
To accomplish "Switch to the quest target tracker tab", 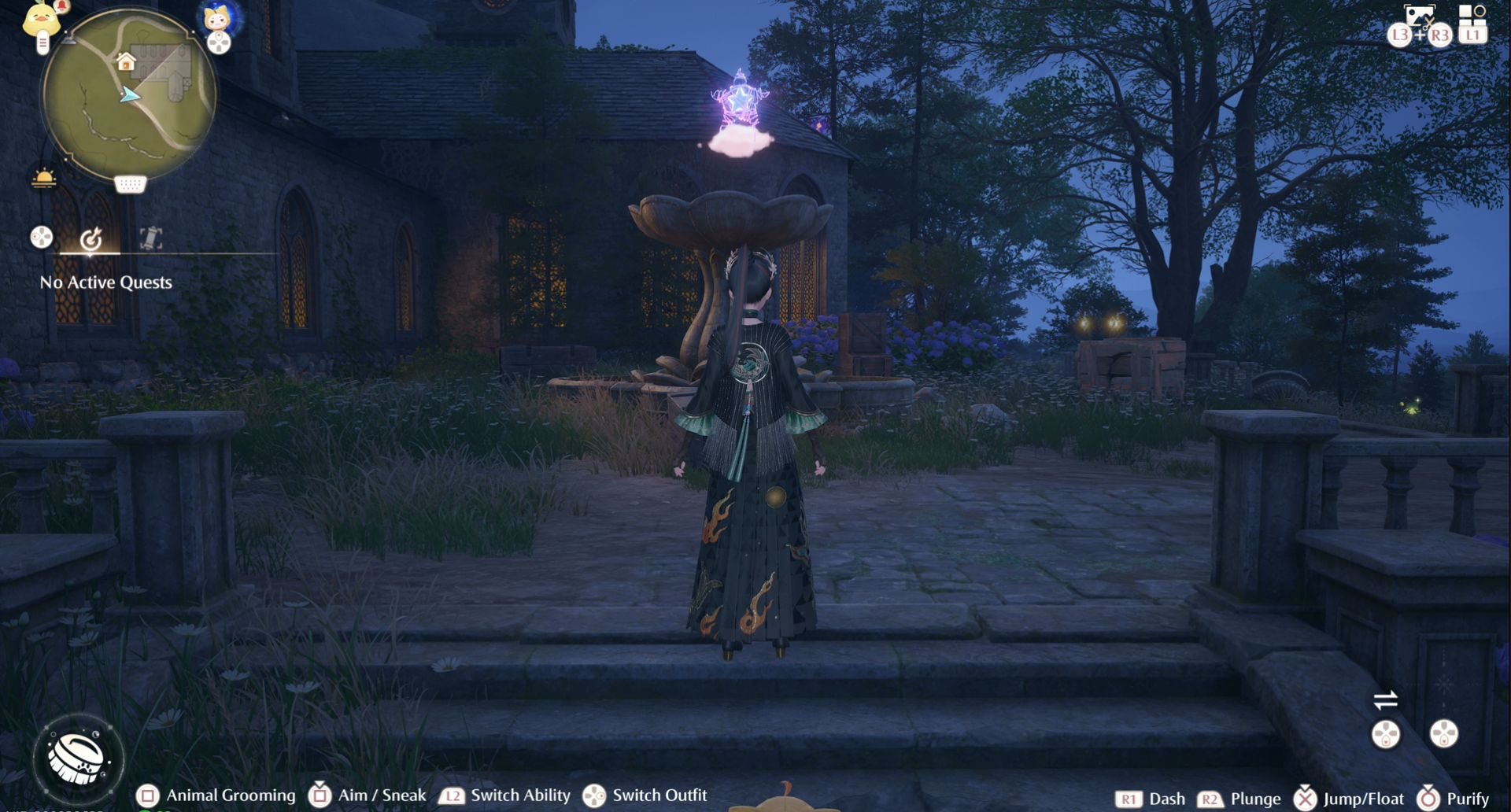I will tap(91, 238).
